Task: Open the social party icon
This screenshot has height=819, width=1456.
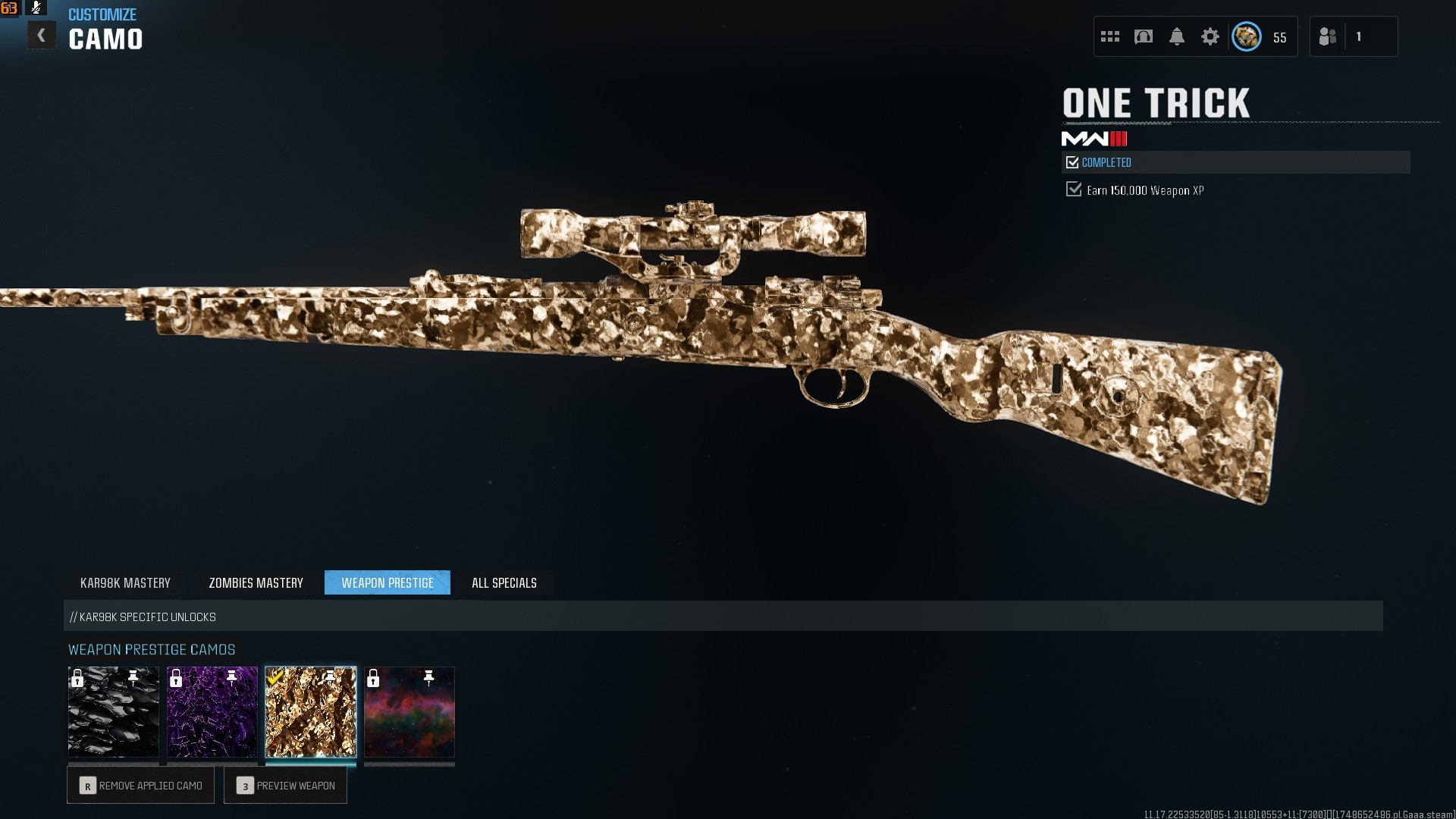Action: 1328,36
